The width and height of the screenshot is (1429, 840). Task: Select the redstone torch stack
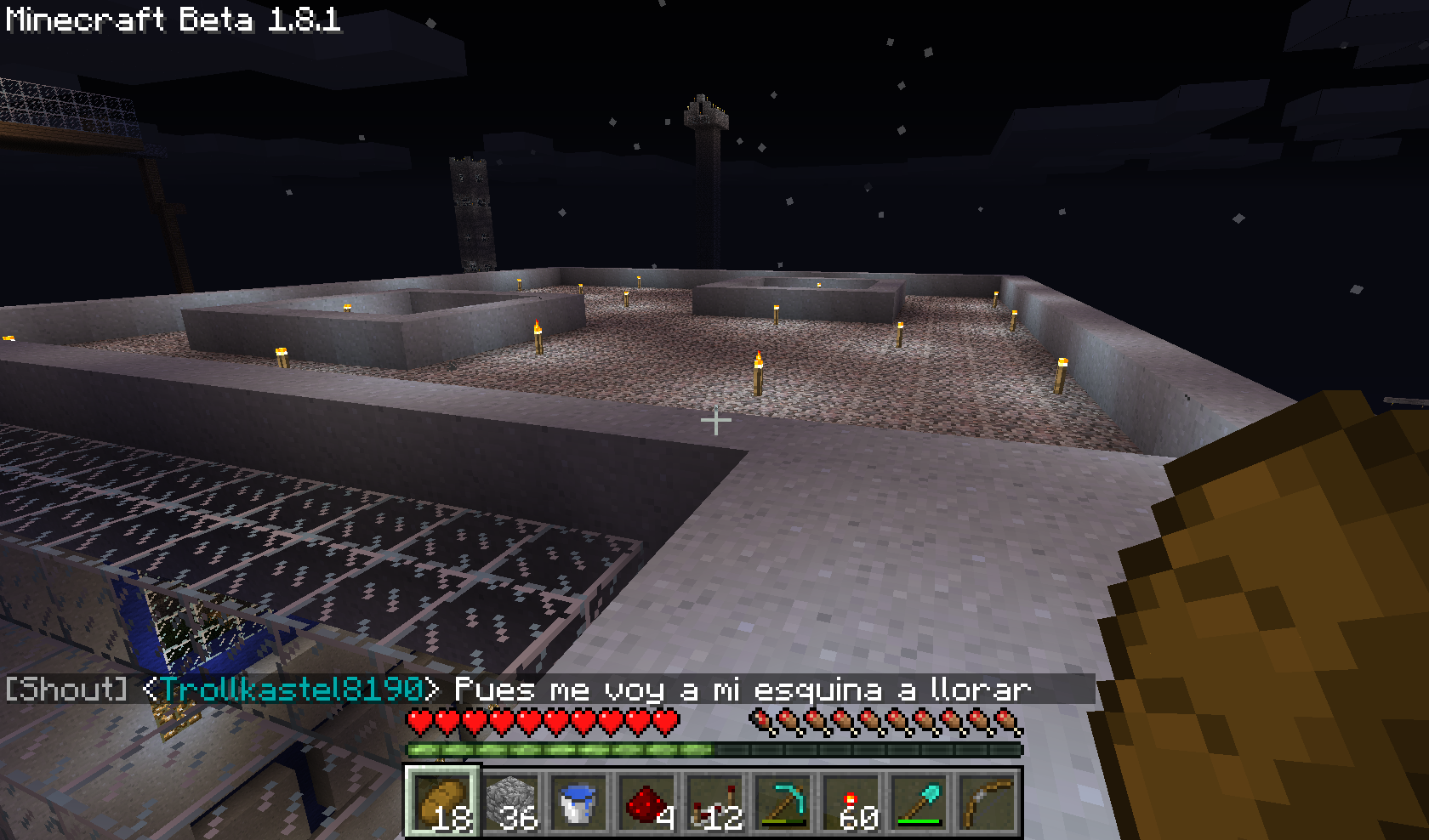tap(851, 801)
